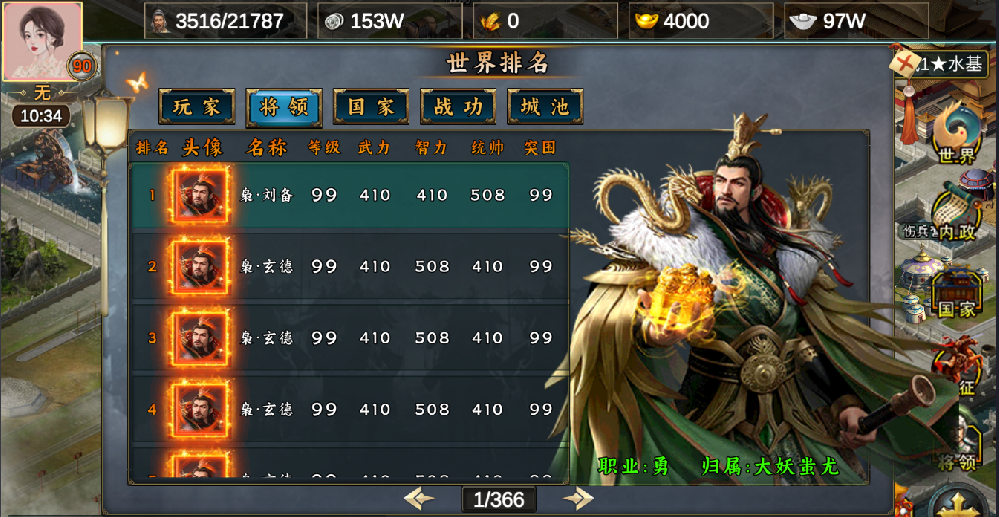This screenshot has height=517, width=999.
Task: Close the world ranking panel
Action: [x=906, y=66]
